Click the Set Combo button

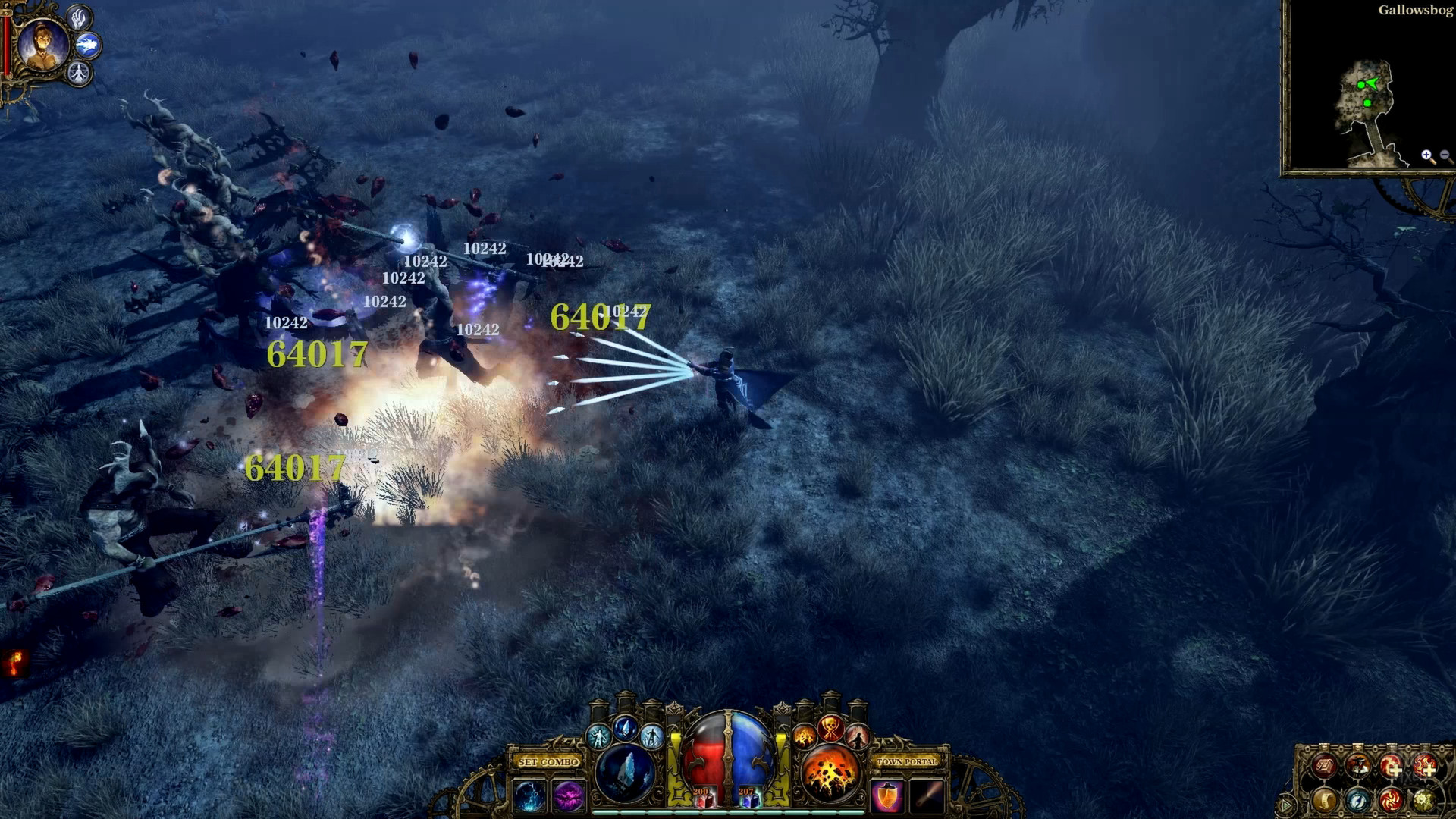pyautogui.click(x=549, y=761)
